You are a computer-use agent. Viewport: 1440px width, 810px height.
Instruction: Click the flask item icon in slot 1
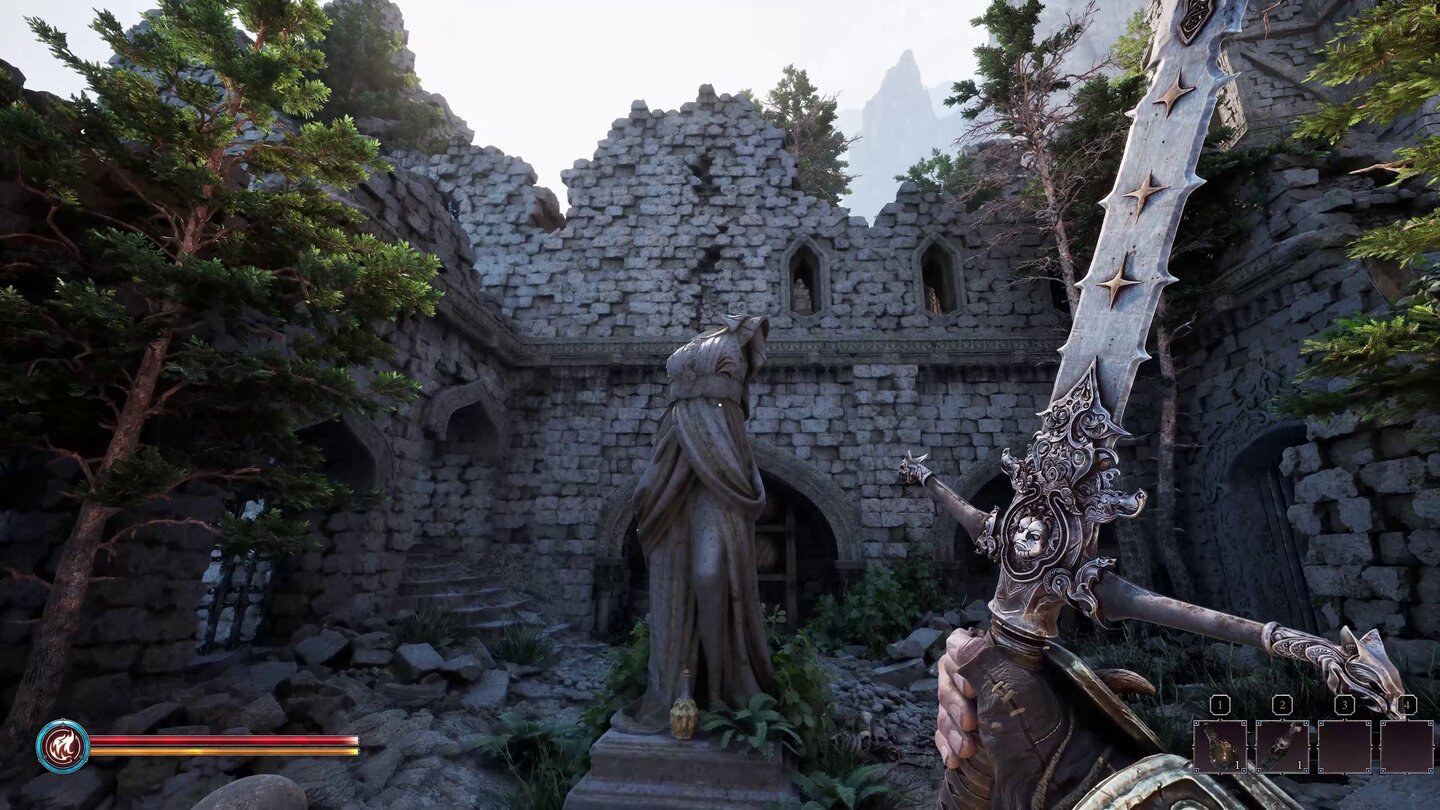[1220, 747]
